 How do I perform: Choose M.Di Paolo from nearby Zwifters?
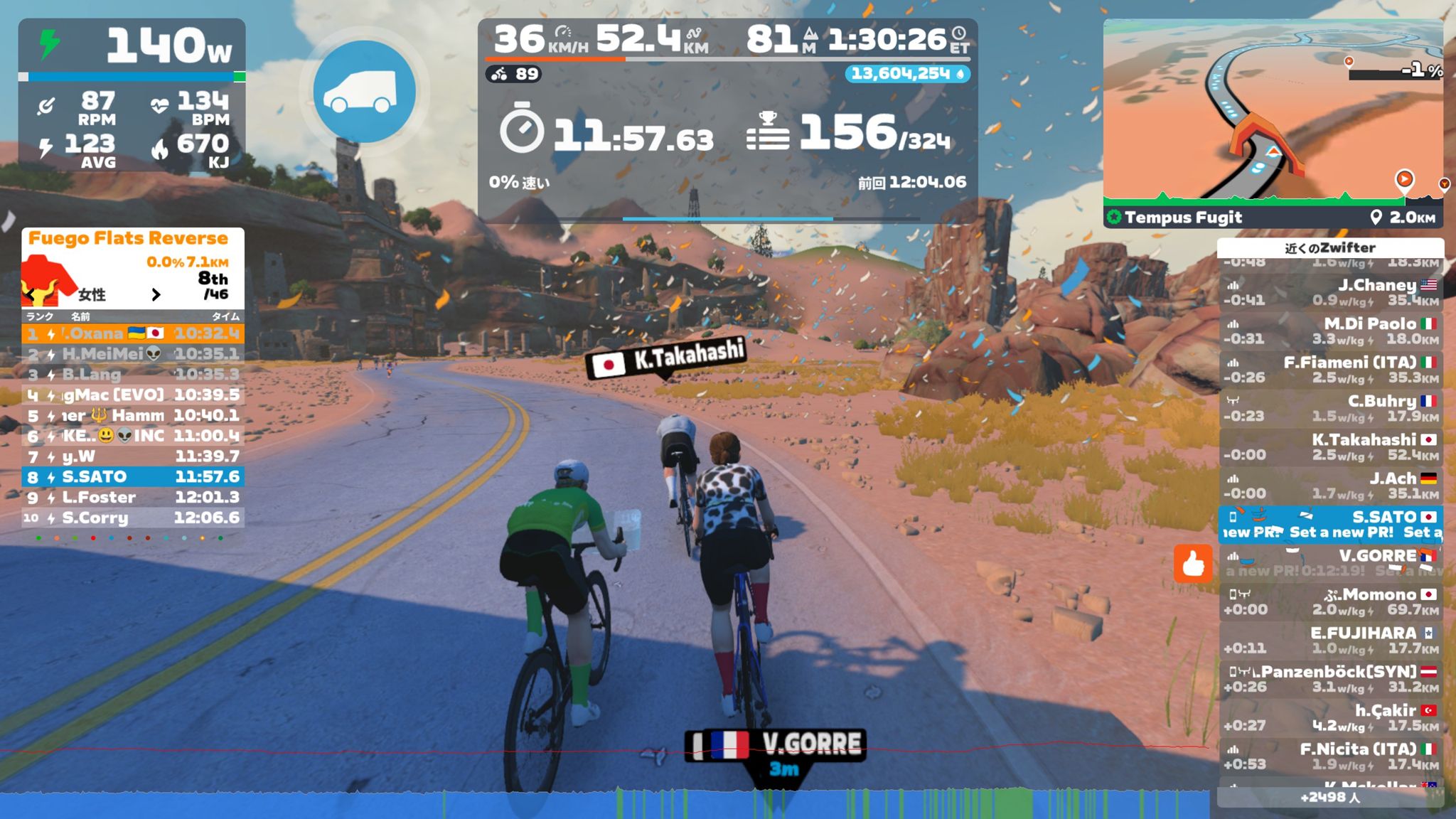point(1330,331)
